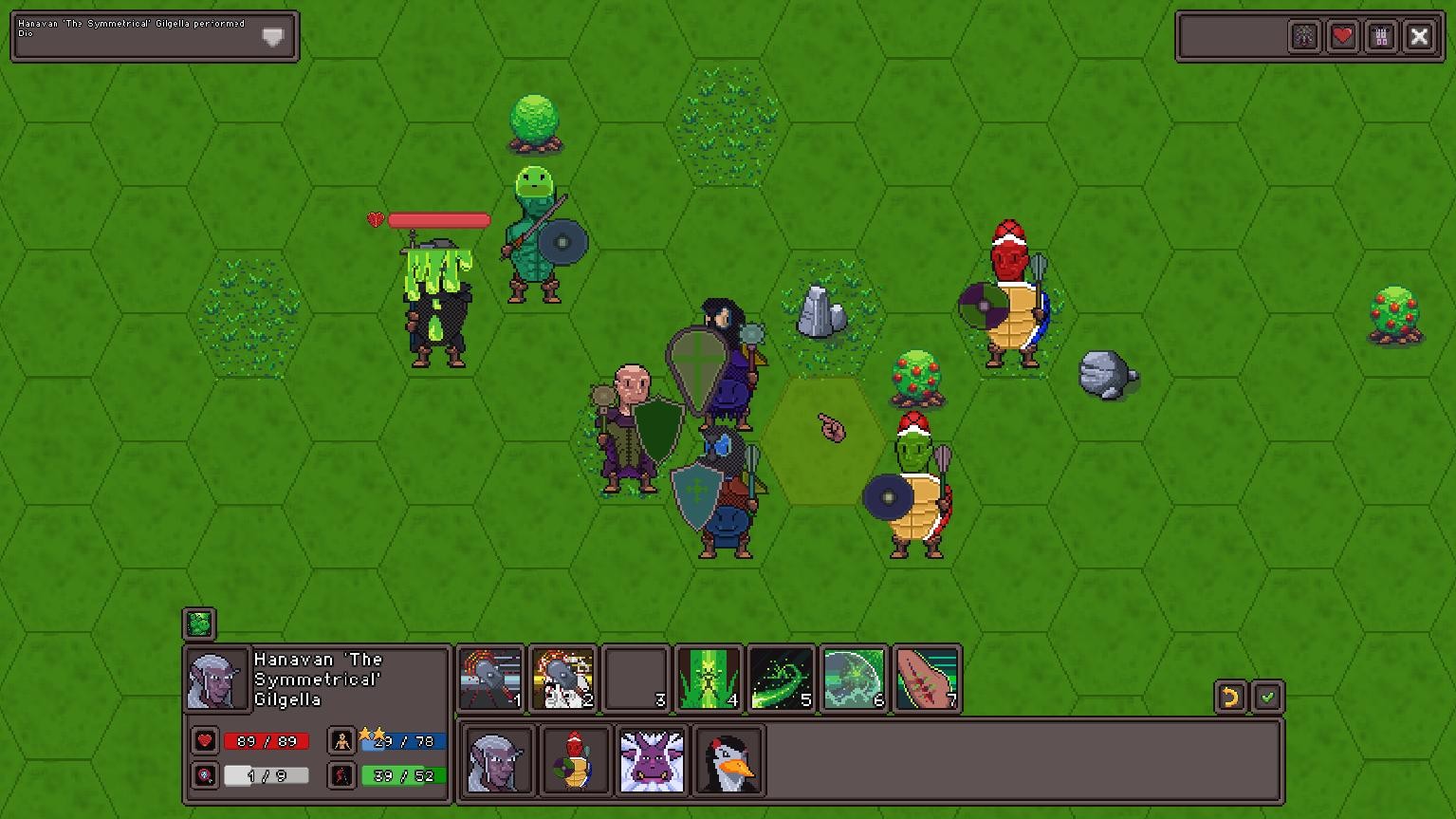Image resolution: width=1456 pixels, height=819 pixels.
Task: Activate the grass growth ability in slot 4
Action: (709, 678)
